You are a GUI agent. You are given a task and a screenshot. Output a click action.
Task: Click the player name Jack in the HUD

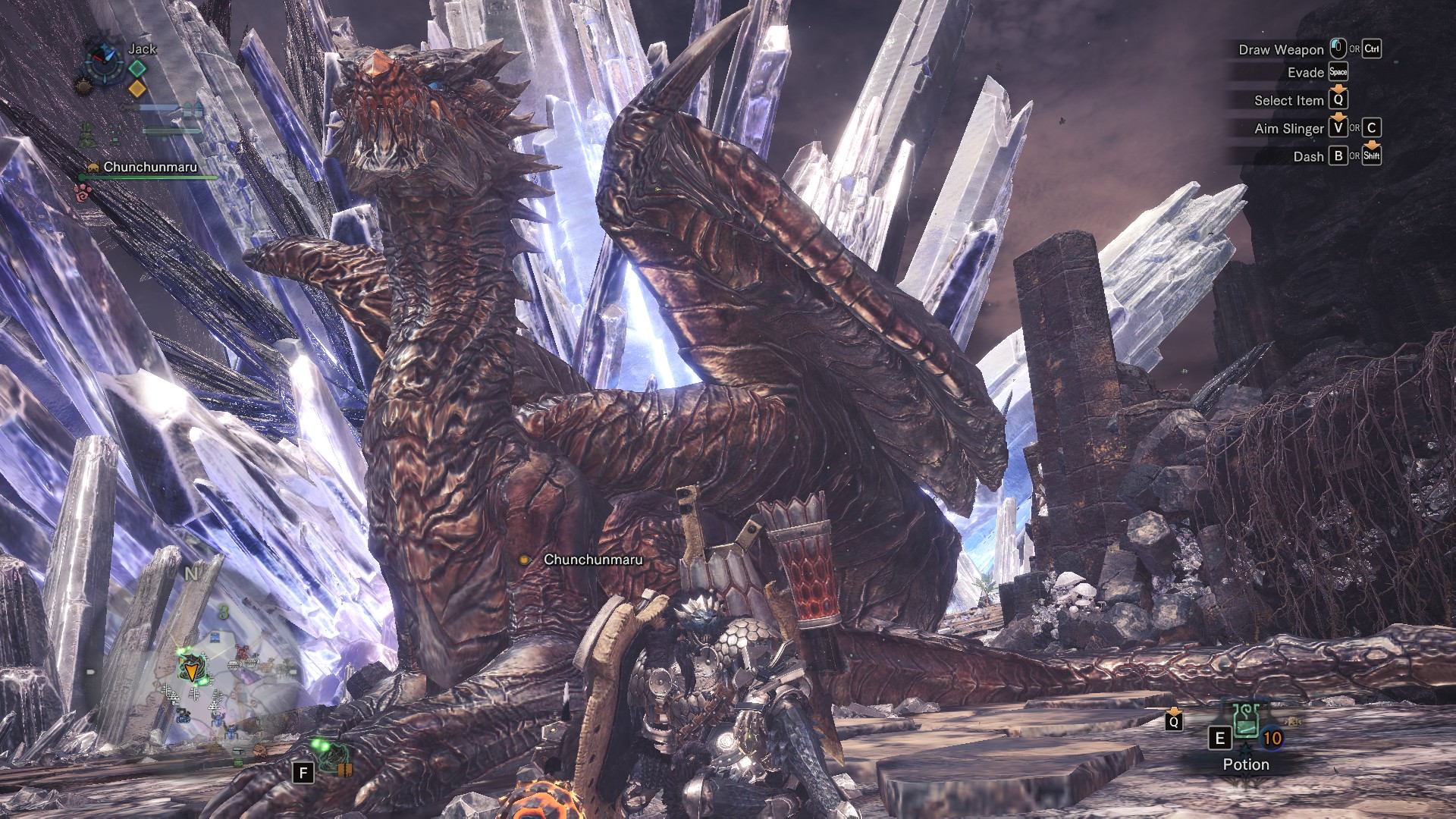(x=143, y=49)
